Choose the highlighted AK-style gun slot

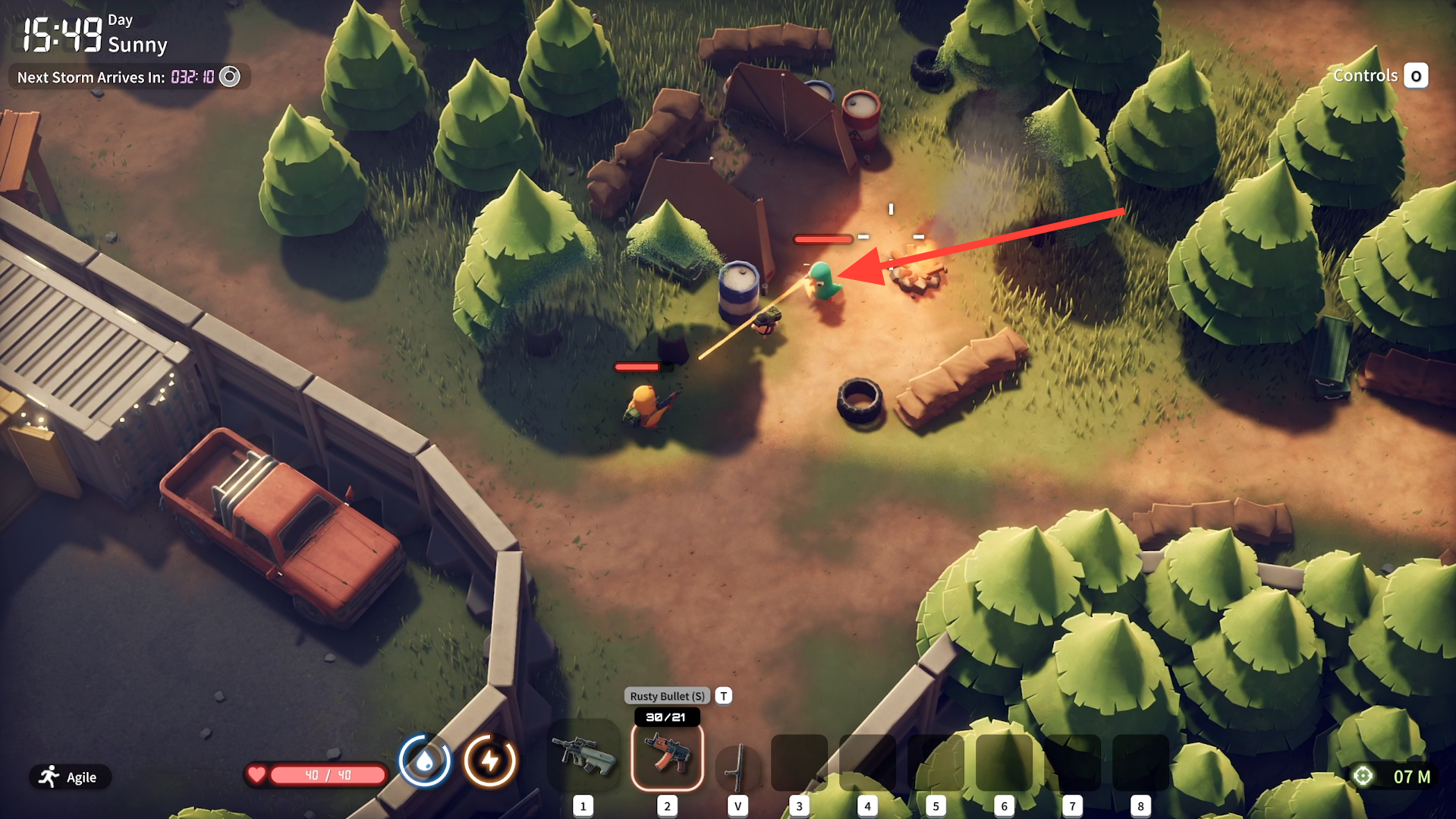[x=667, y=757]
